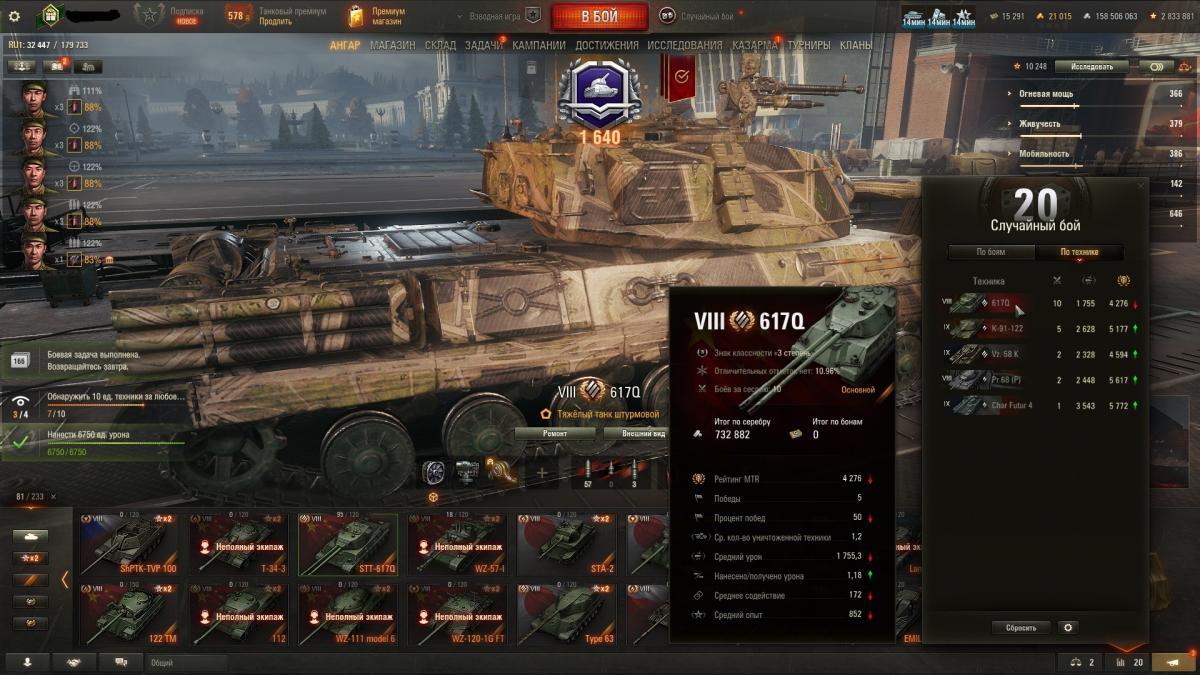Image resolution: width=1200 pixels, height=675 pixels.
Task: Open the КЛАНЫ tab
Action: pos(855,45)
